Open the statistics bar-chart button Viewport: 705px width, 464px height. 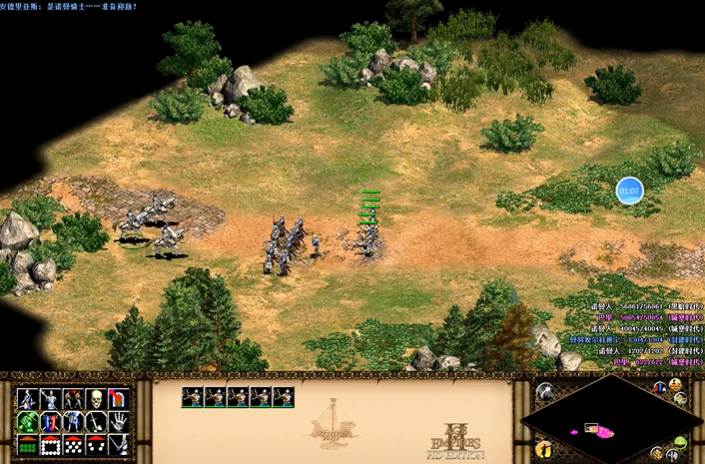pos(660,387)
